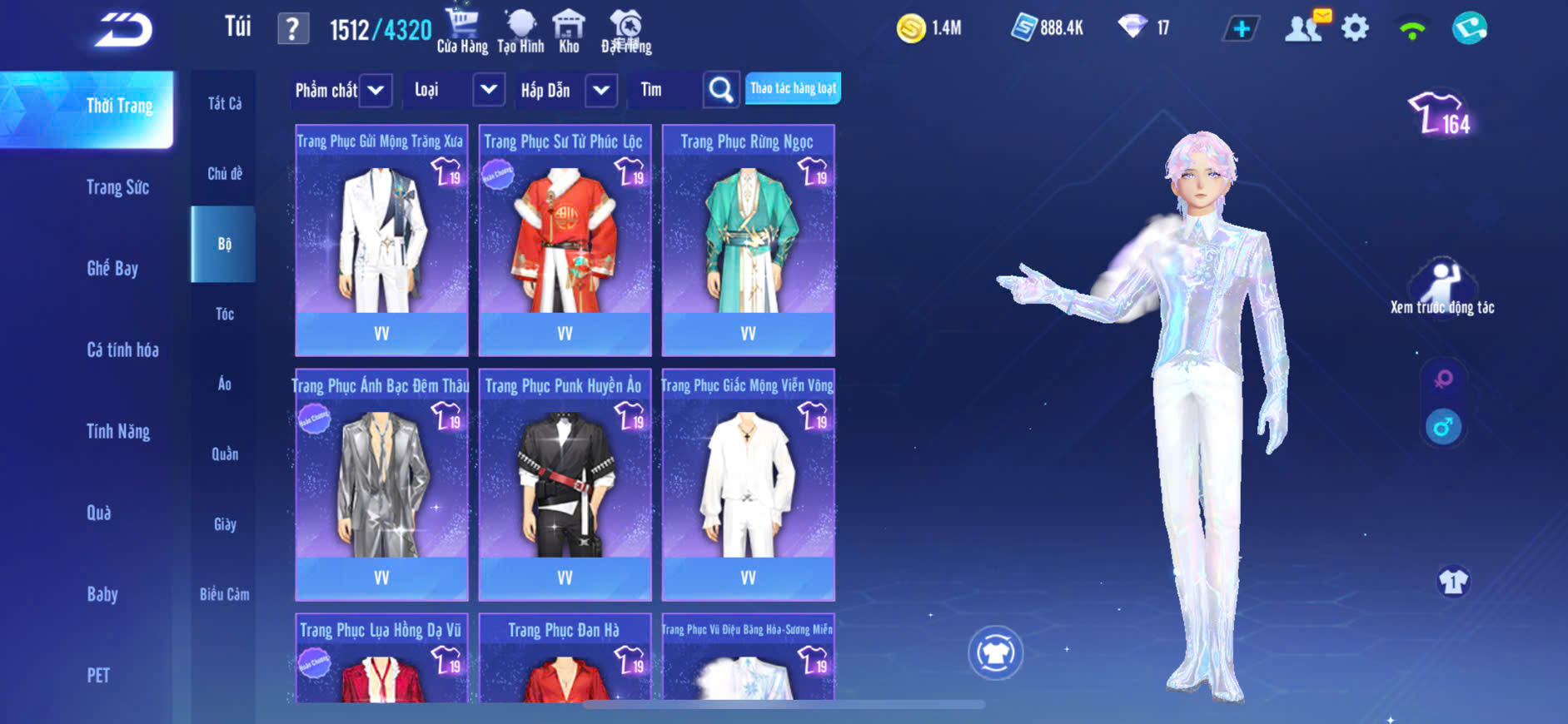Add currency with the plus button
This screenshot has height=724, width=1568.
pos(1241,29)
